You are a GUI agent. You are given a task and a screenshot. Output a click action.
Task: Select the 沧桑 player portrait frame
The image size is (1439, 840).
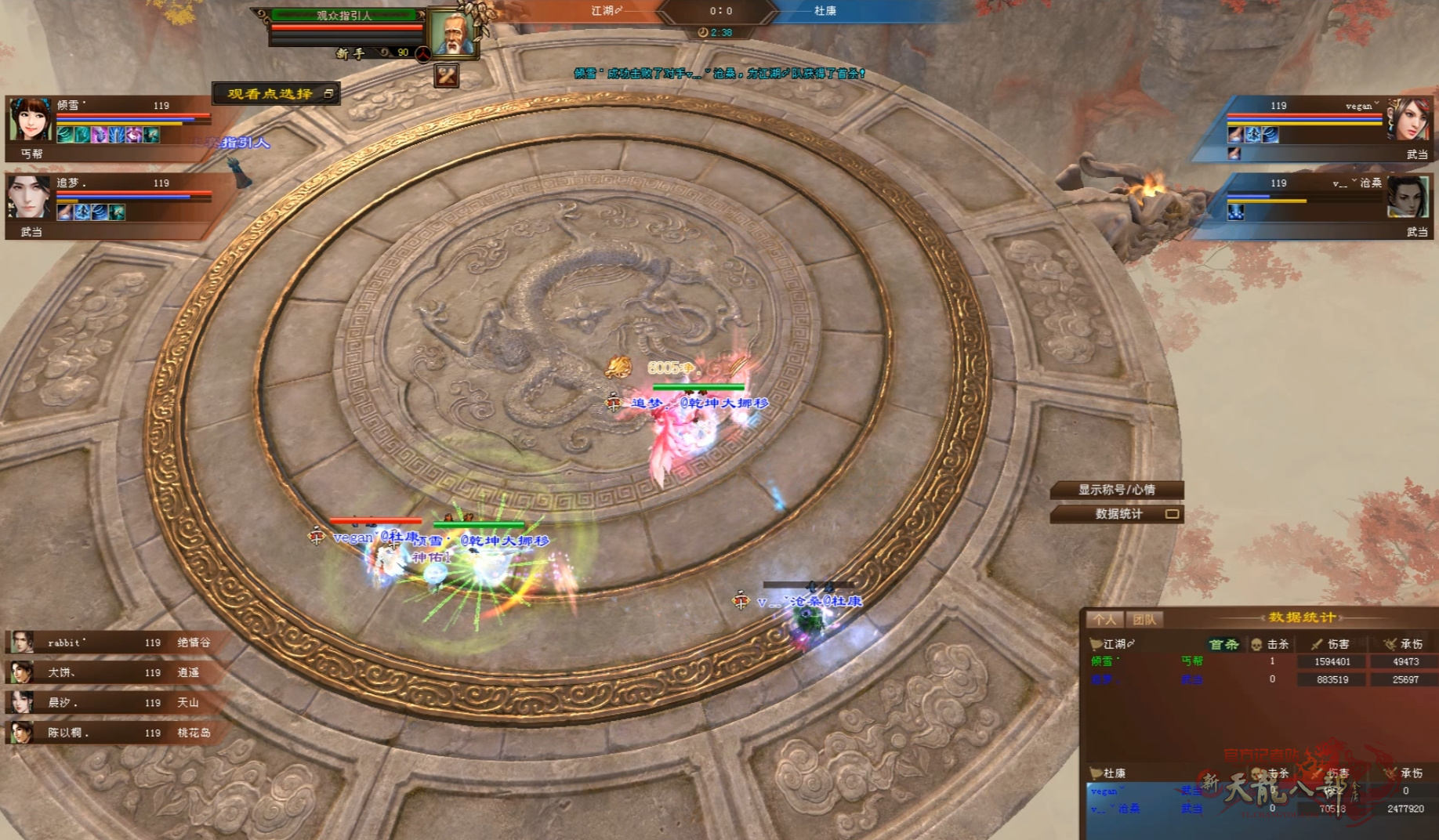pyautogui.click(x=1408, y=196)
